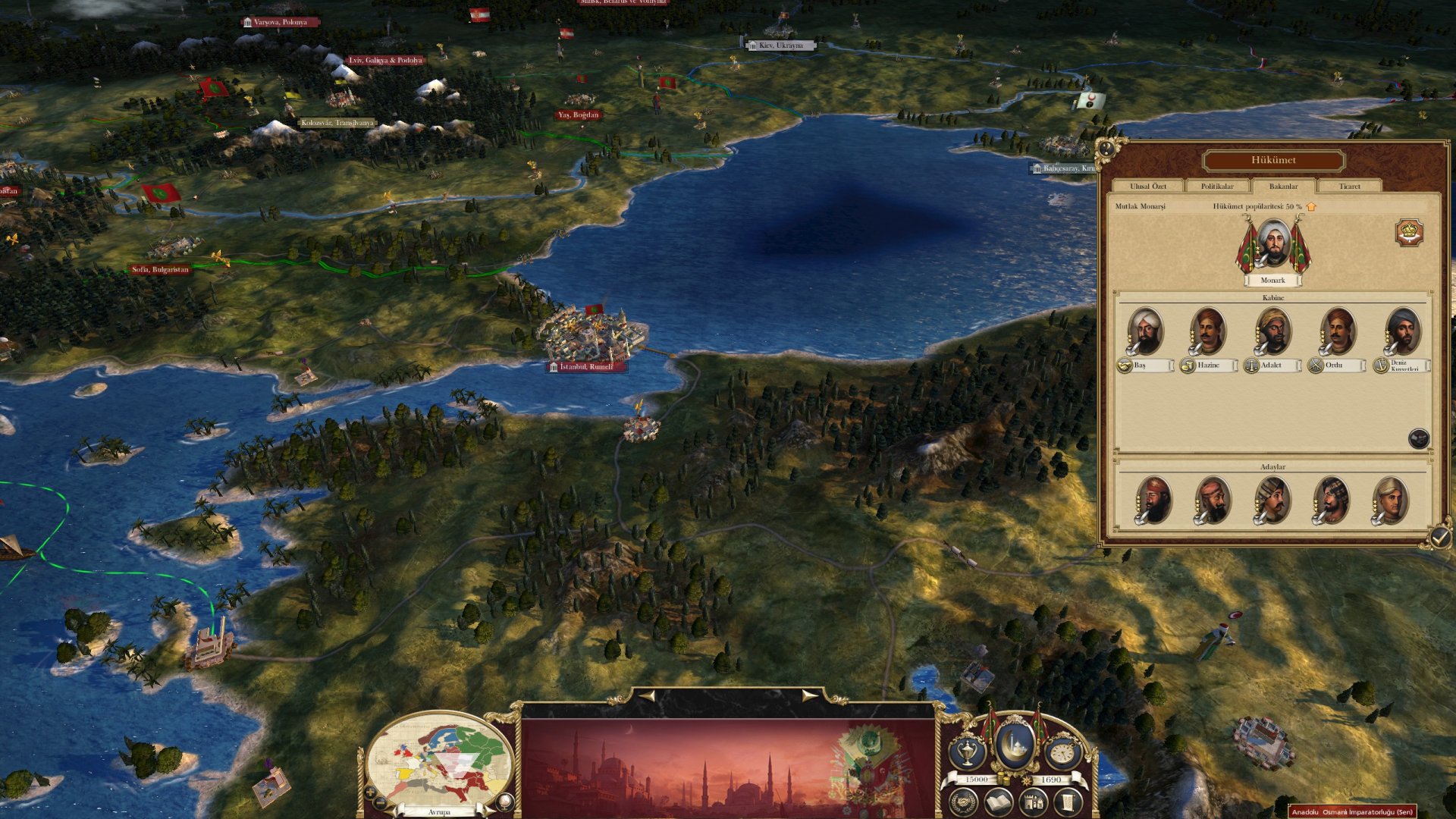Open the objectives trophy button
1456x819 pixels.
coord(968,753)
